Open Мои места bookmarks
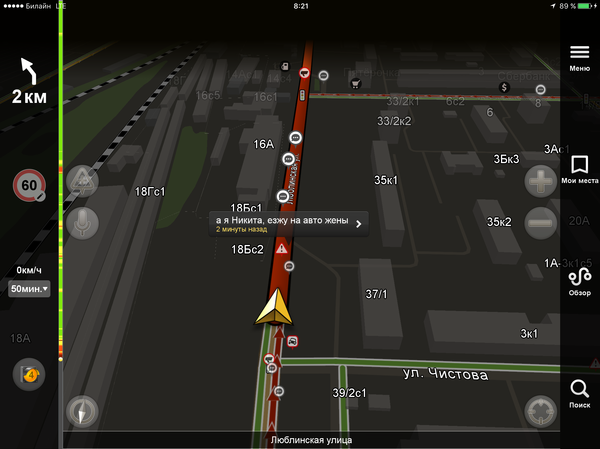 click(x=579, y=169)
